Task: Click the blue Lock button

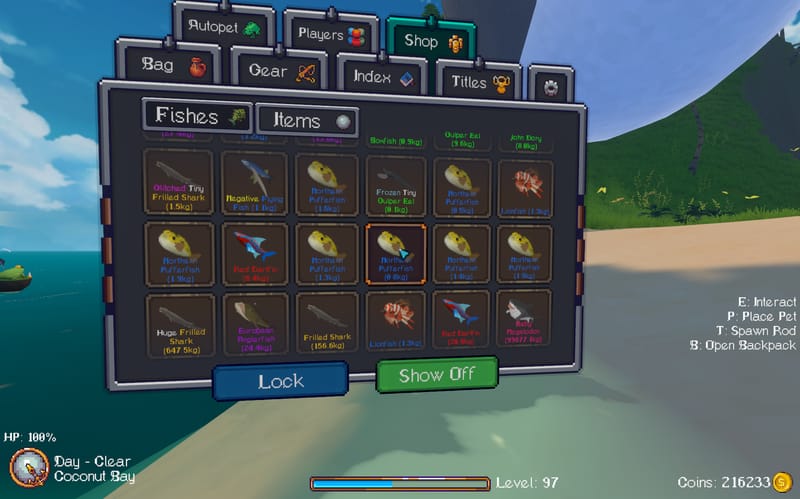Action: click(280, 381)
